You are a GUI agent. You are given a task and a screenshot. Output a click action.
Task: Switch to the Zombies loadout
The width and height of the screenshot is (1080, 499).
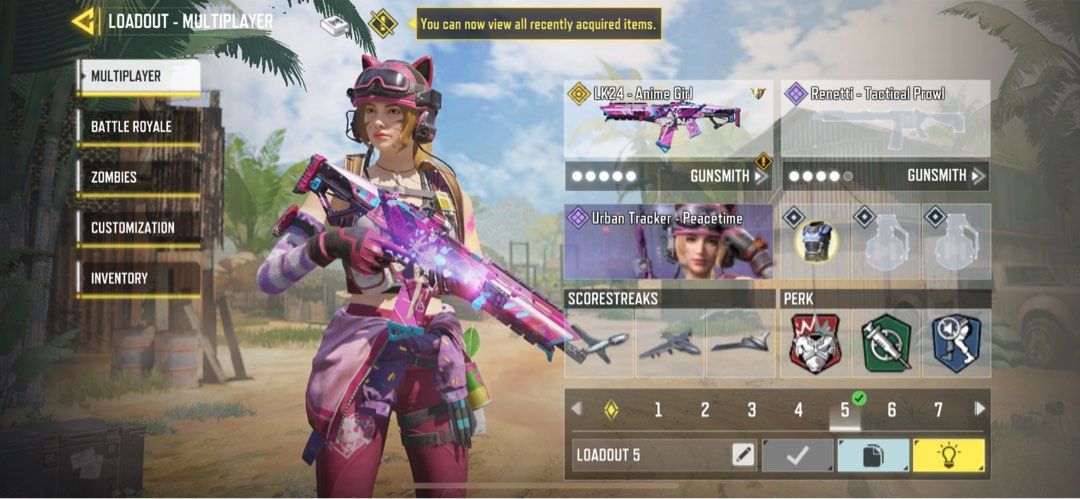[138, 177]
